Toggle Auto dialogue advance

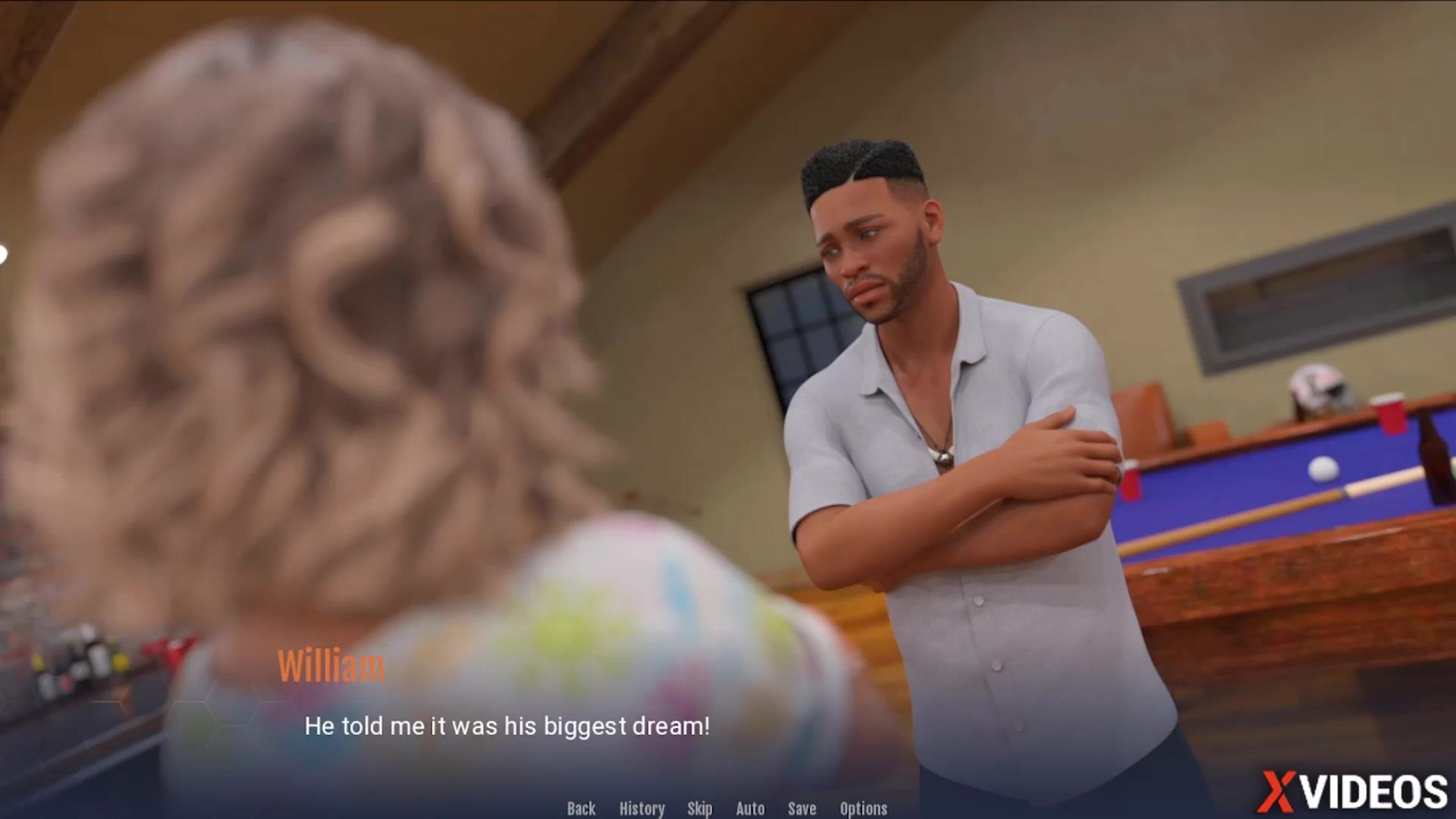click(750, 808)
